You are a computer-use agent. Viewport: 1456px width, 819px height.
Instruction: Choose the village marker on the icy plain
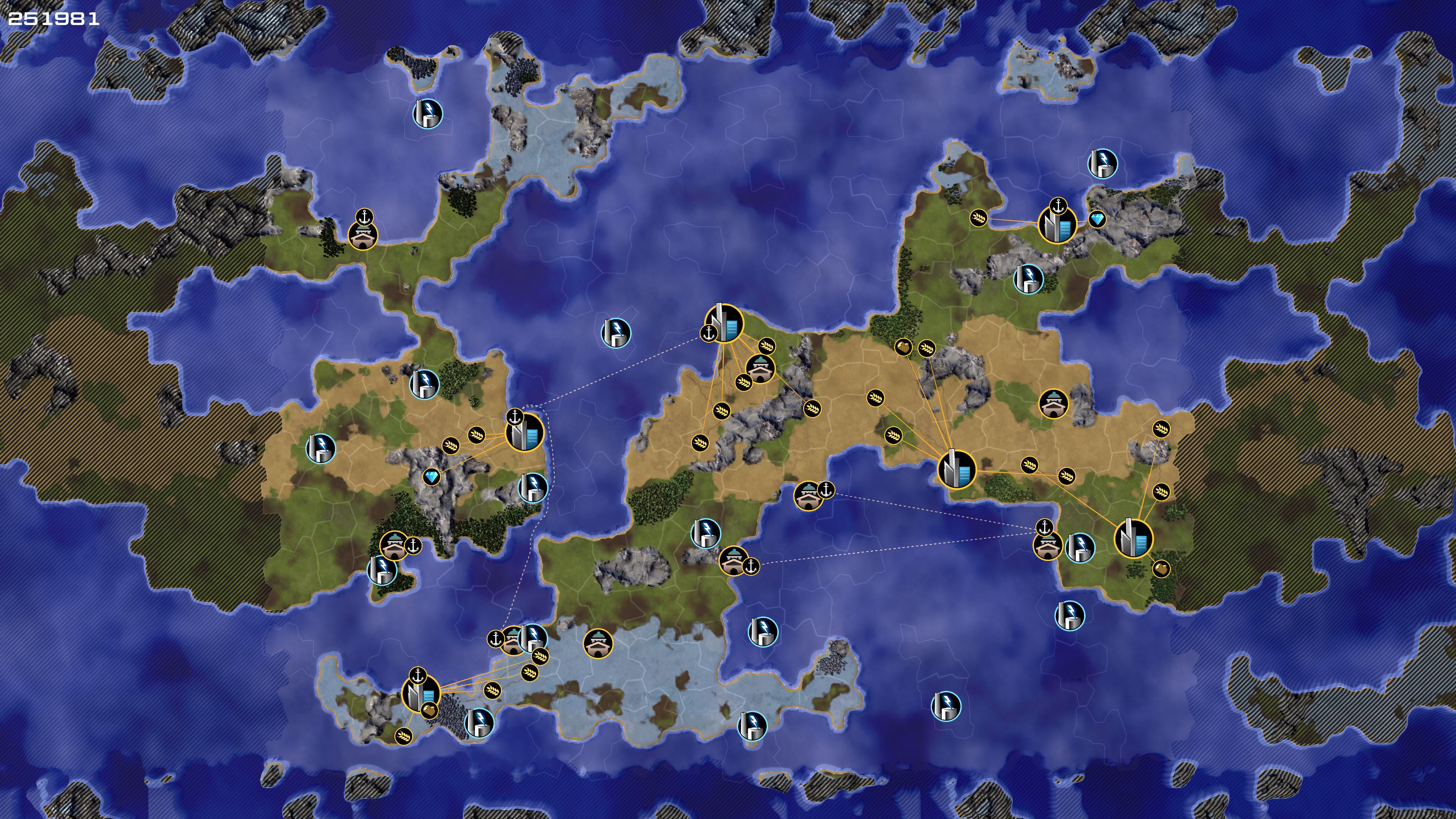598,643
